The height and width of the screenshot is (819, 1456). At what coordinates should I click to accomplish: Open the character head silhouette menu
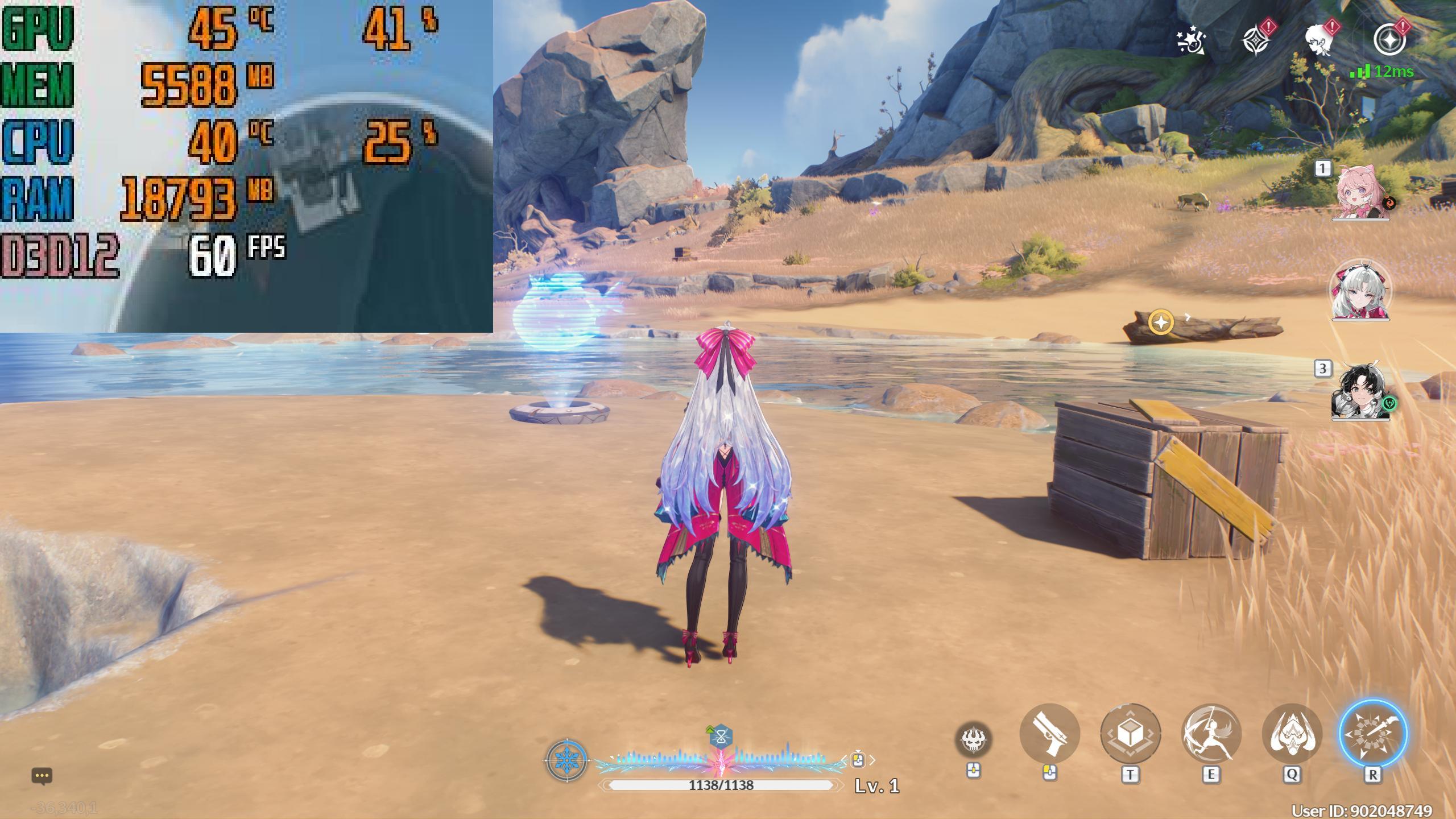[x=1321, y=40]
